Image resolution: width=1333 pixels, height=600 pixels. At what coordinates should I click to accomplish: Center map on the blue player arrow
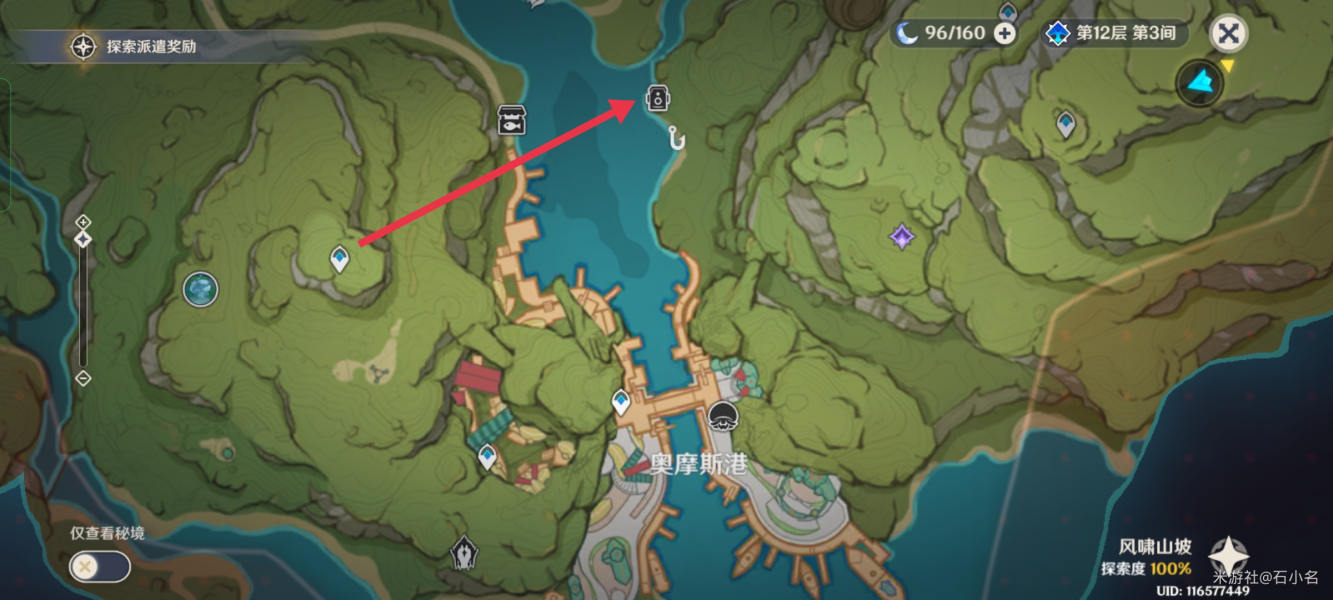[1199, 83]
